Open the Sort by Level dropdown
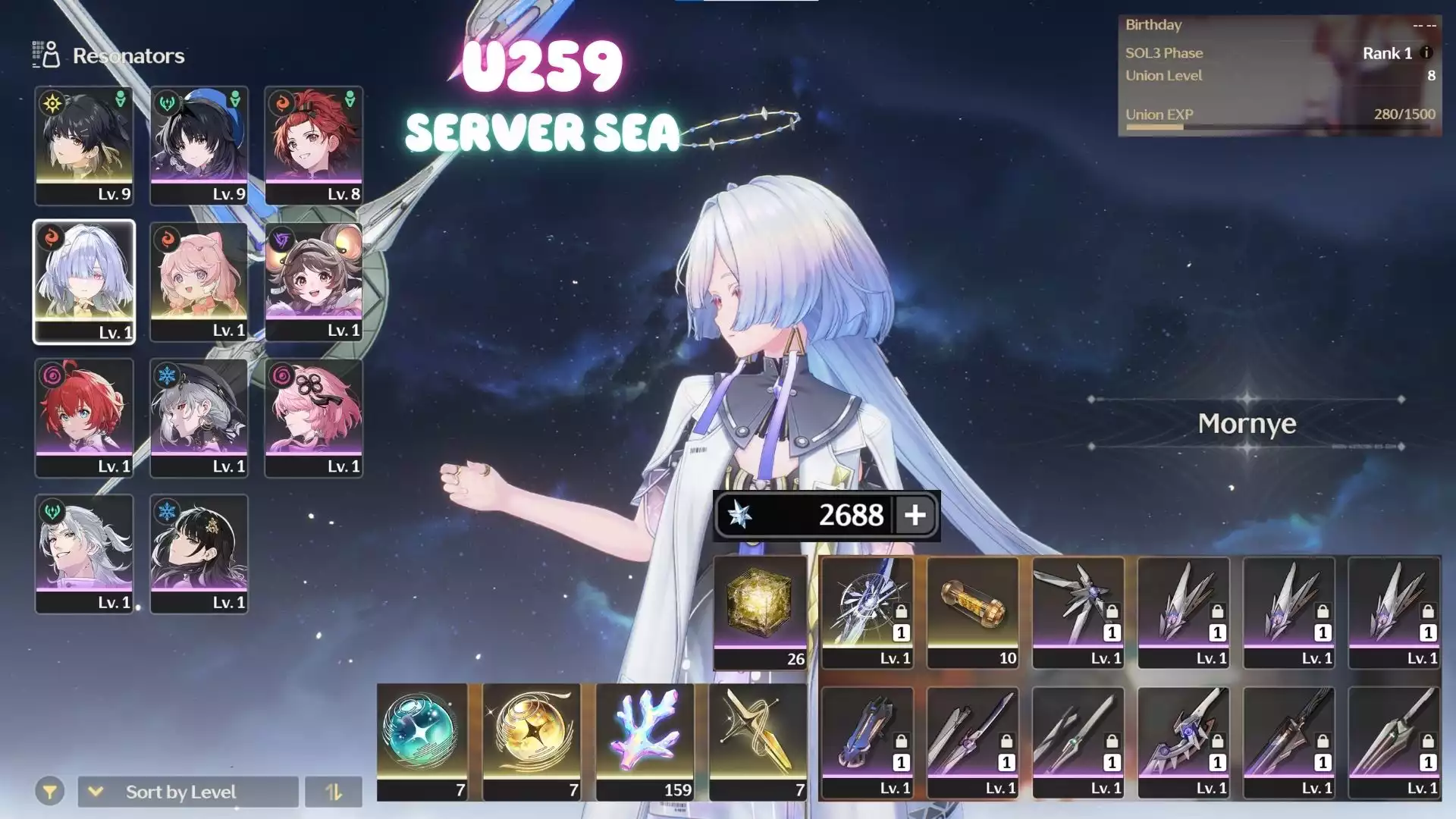Image resolution: width=1456 pixels, height=819 pixels. coord(188,792)
